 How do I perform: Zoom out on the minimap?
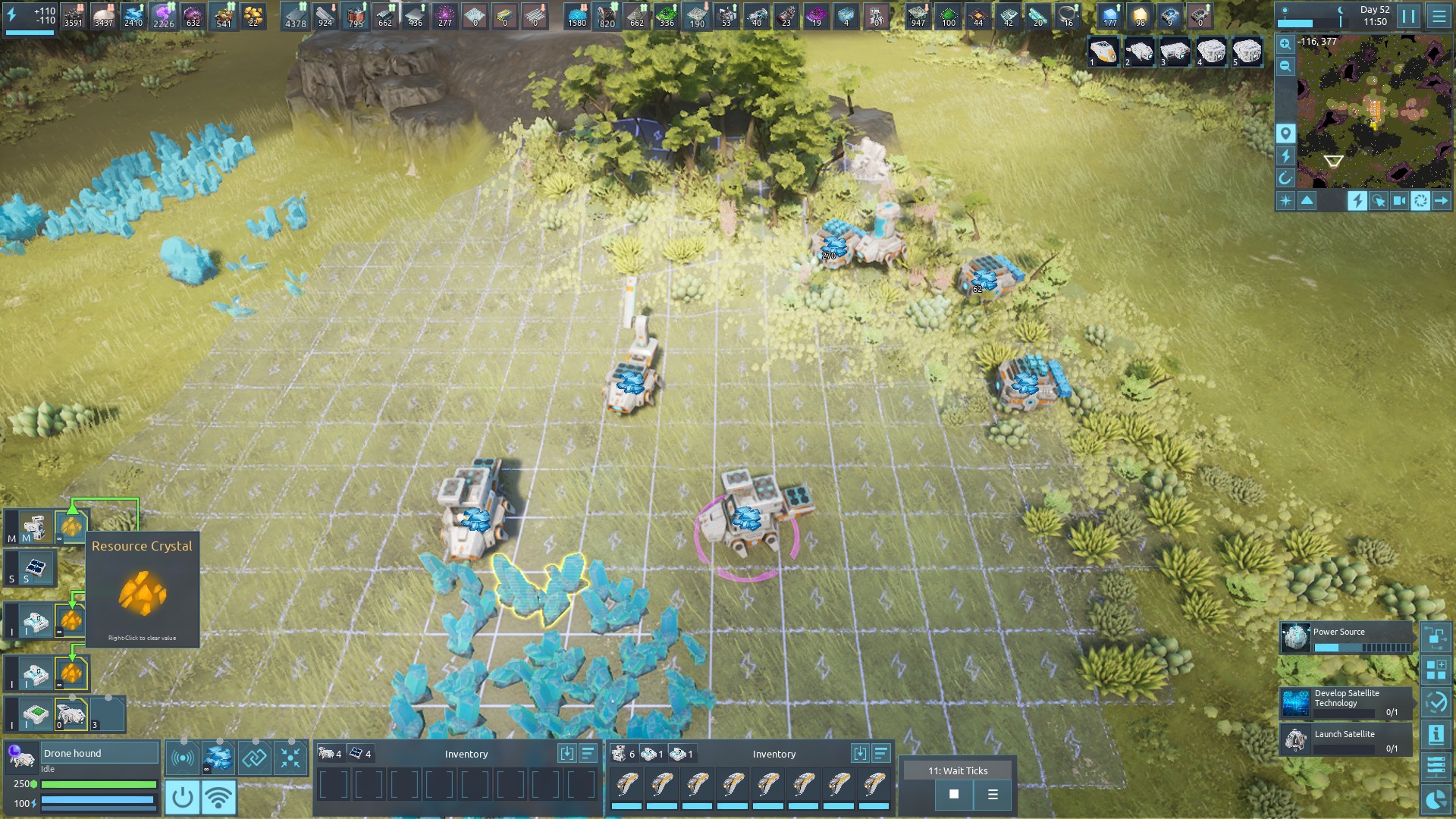[1285, 66]
